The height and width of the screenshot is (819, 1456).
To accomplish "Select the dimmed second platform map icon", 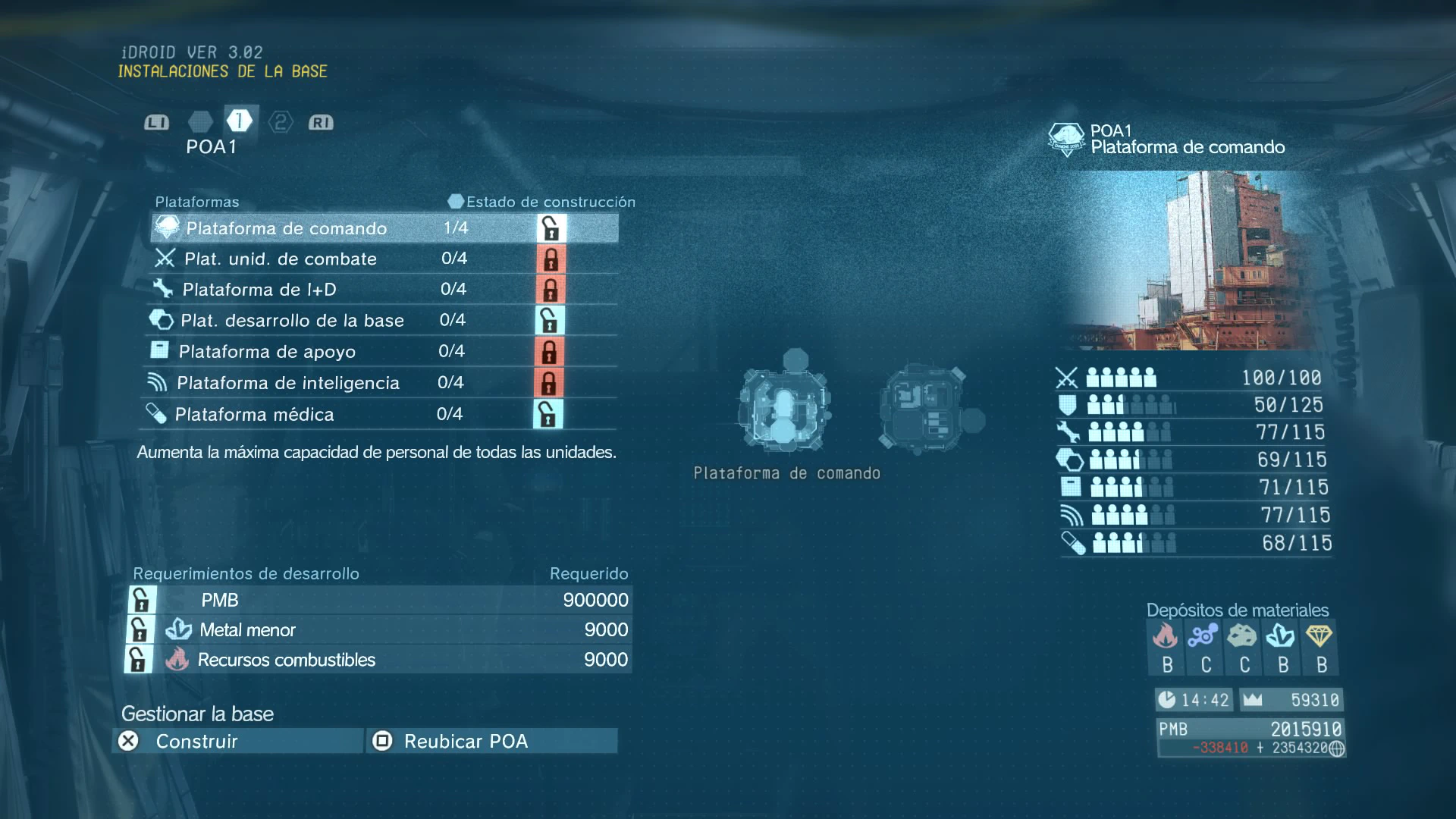I will coord(927,408).
